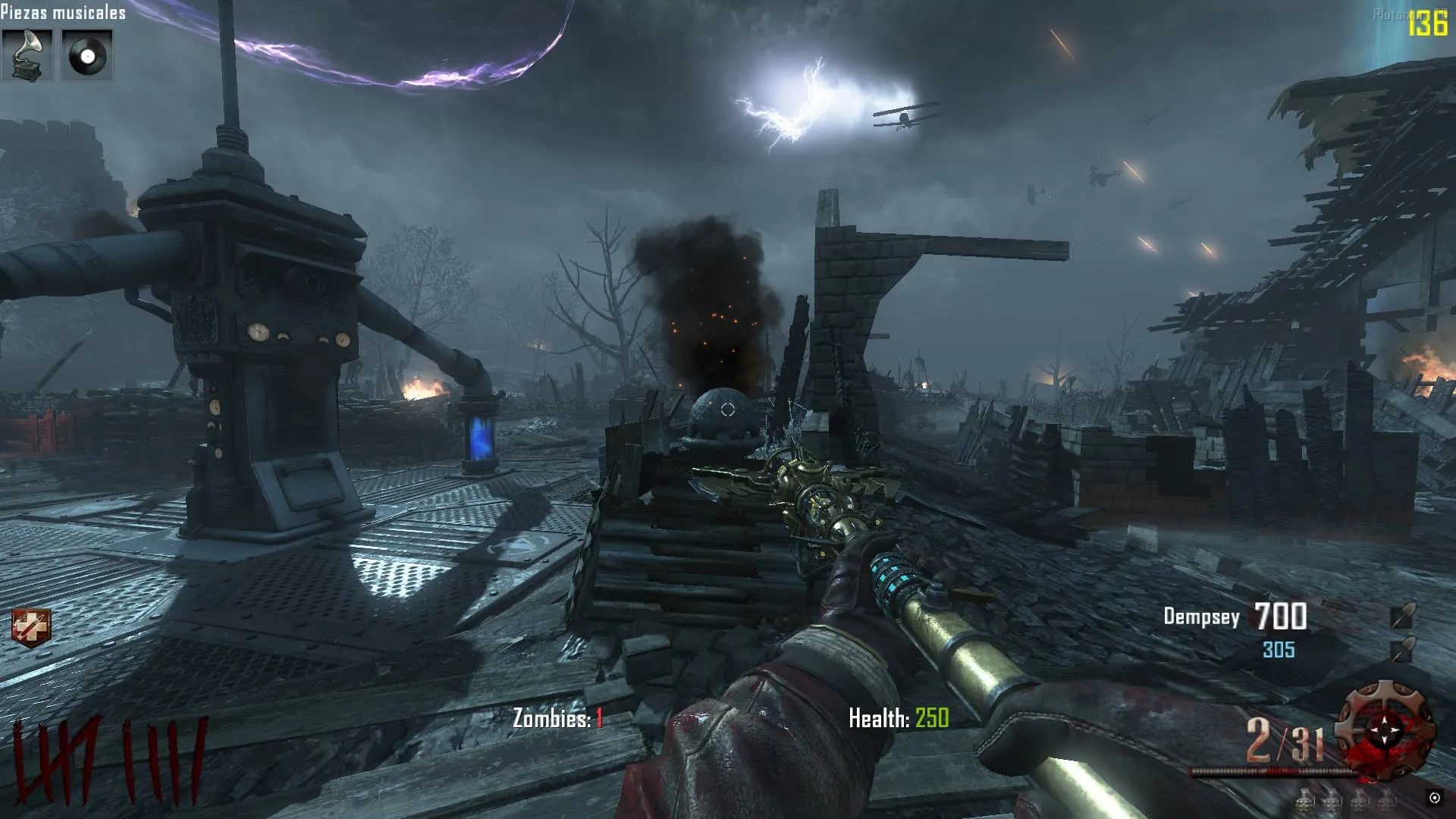Click the cross-and-bullet perk icon
This screenshot has height=819, width=1456.
coord(31,628)
